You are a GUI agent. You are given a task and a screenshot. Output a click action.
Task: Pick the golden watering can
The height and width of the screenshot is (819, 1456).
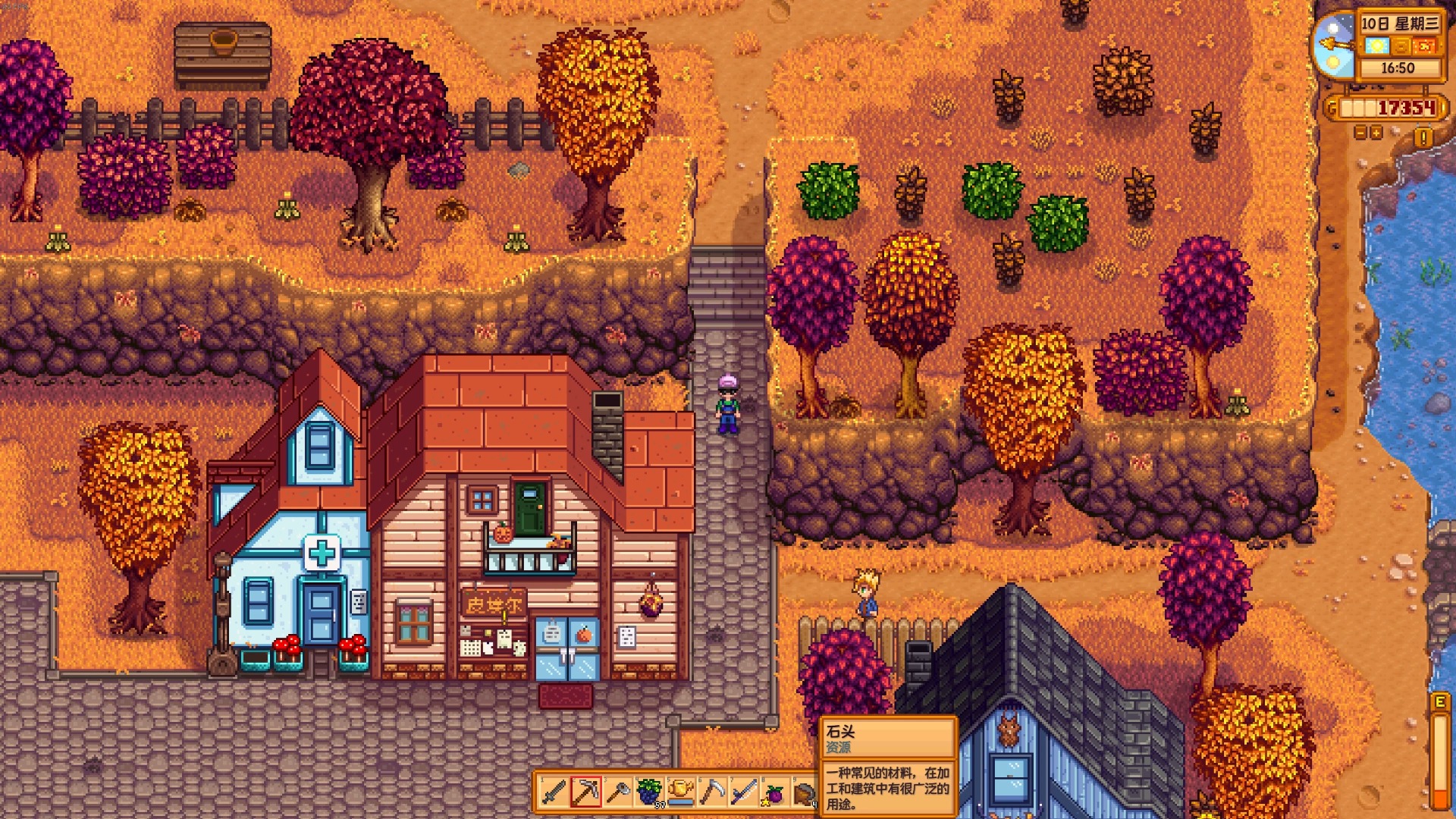coord(681,792)
